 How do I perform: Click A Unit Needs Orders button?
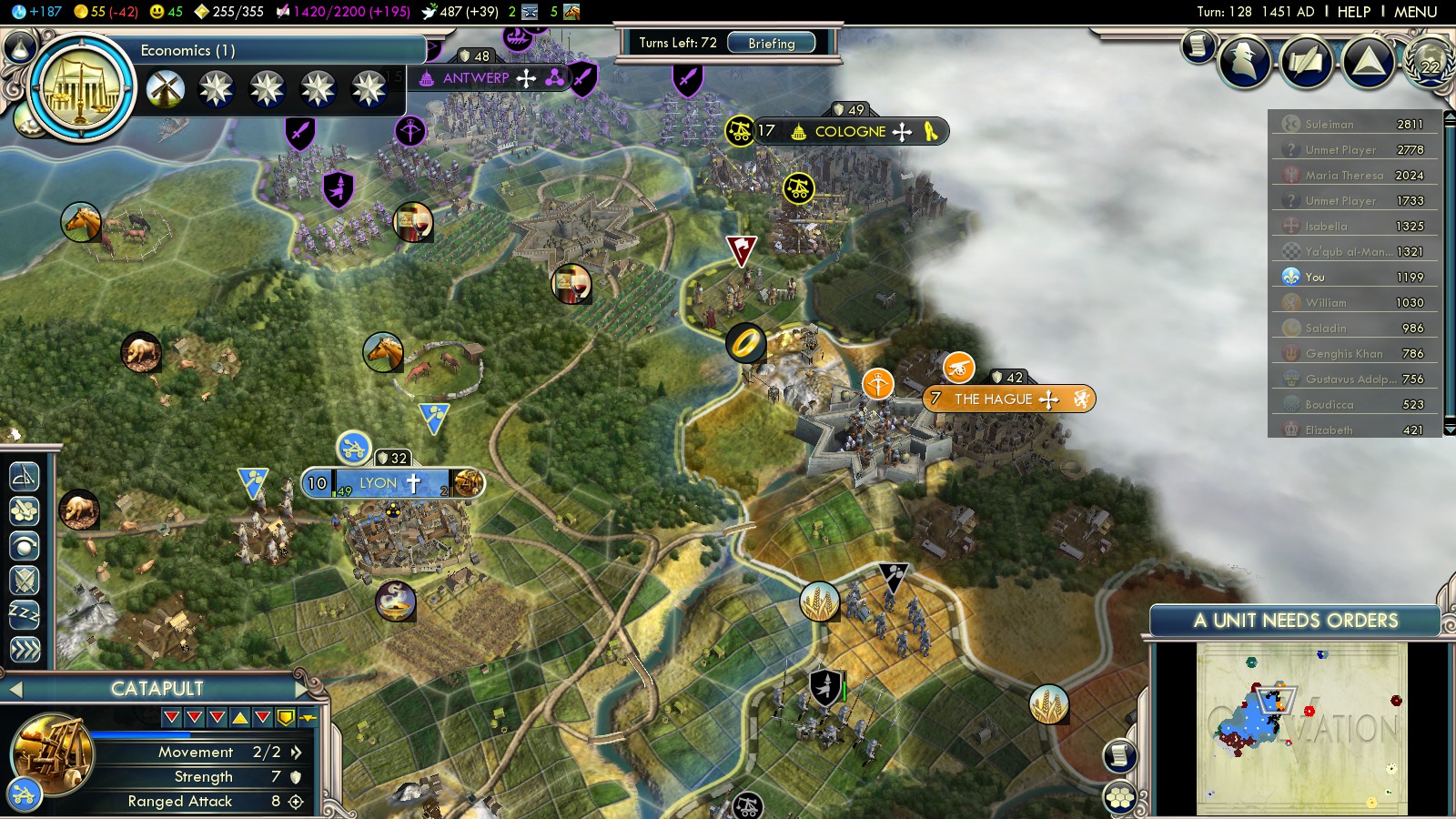coord(1295,621)
